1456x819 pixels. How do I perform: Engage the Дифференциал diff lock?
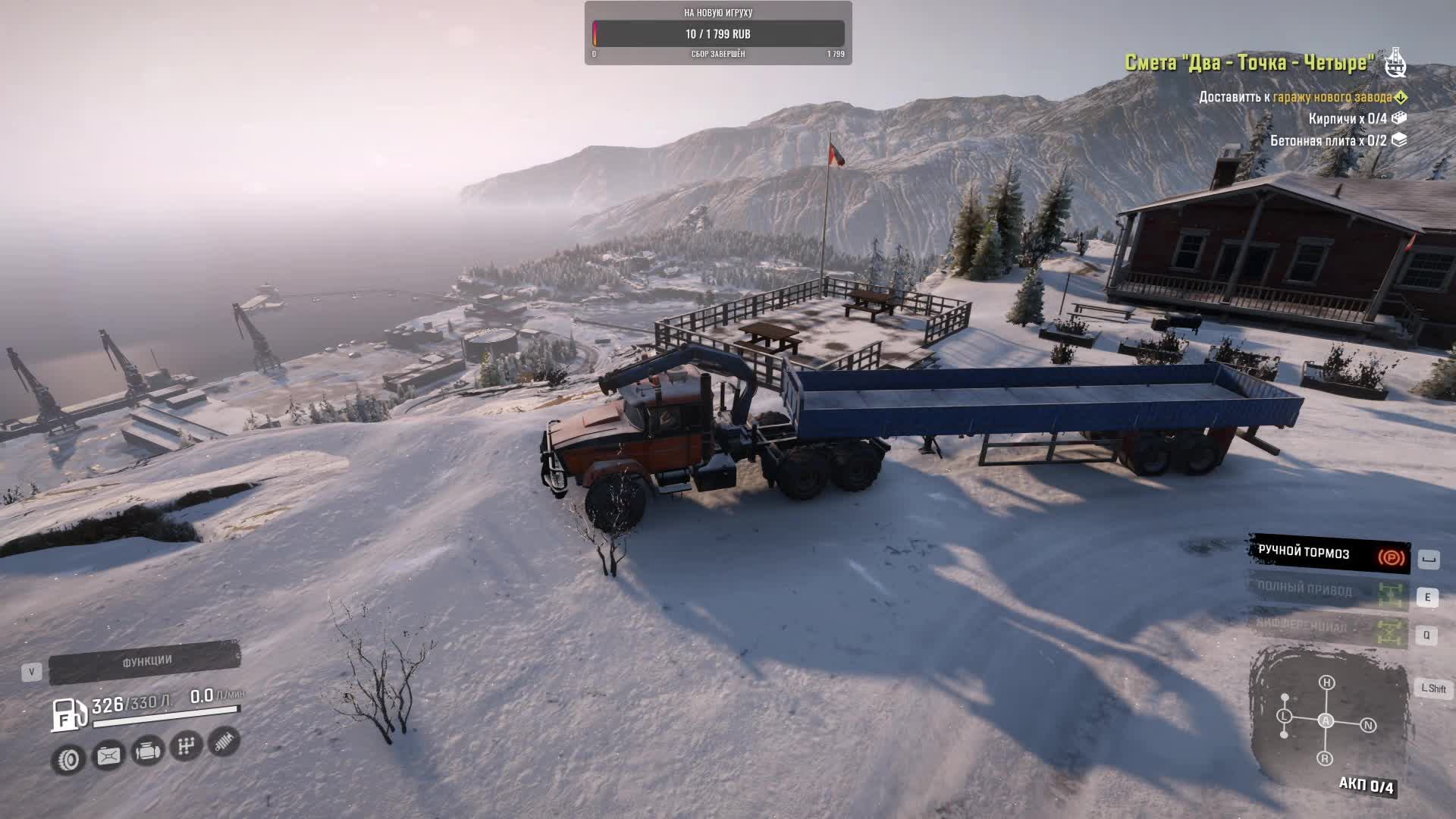tap(1329, 629)
